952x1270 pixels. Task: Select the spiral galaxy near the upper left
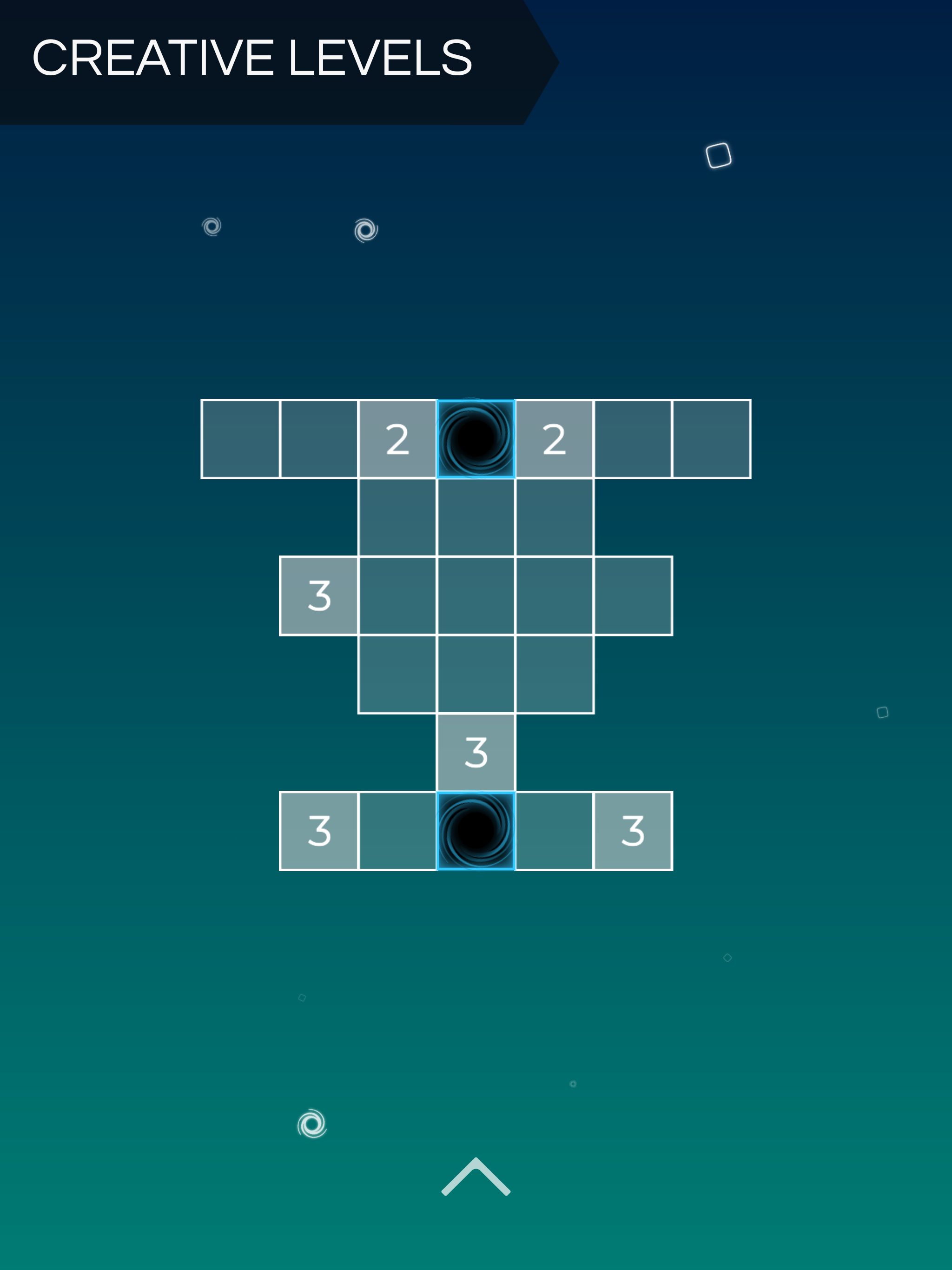tap(211, 227)
